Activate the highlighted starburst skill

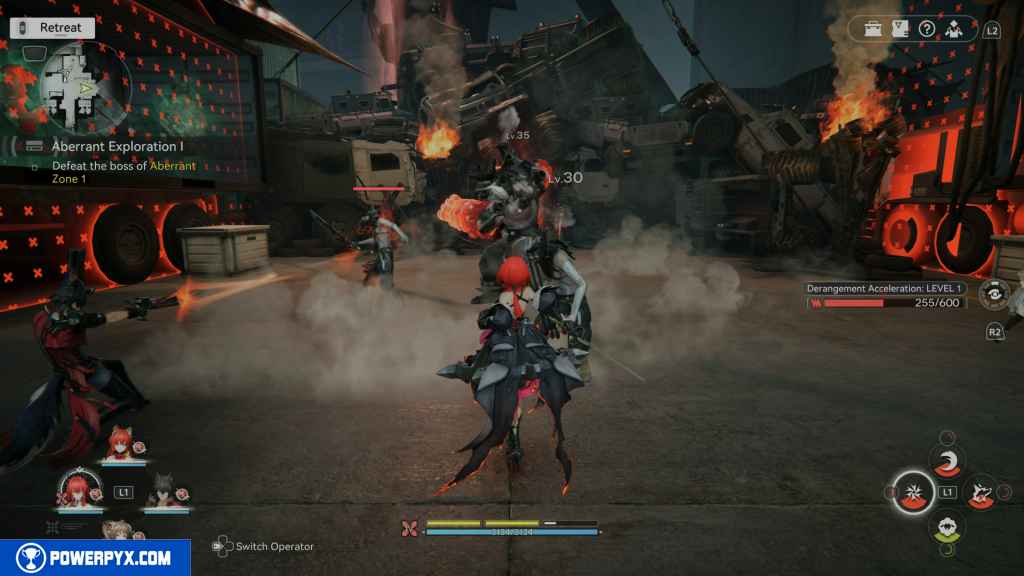point(913,492)
